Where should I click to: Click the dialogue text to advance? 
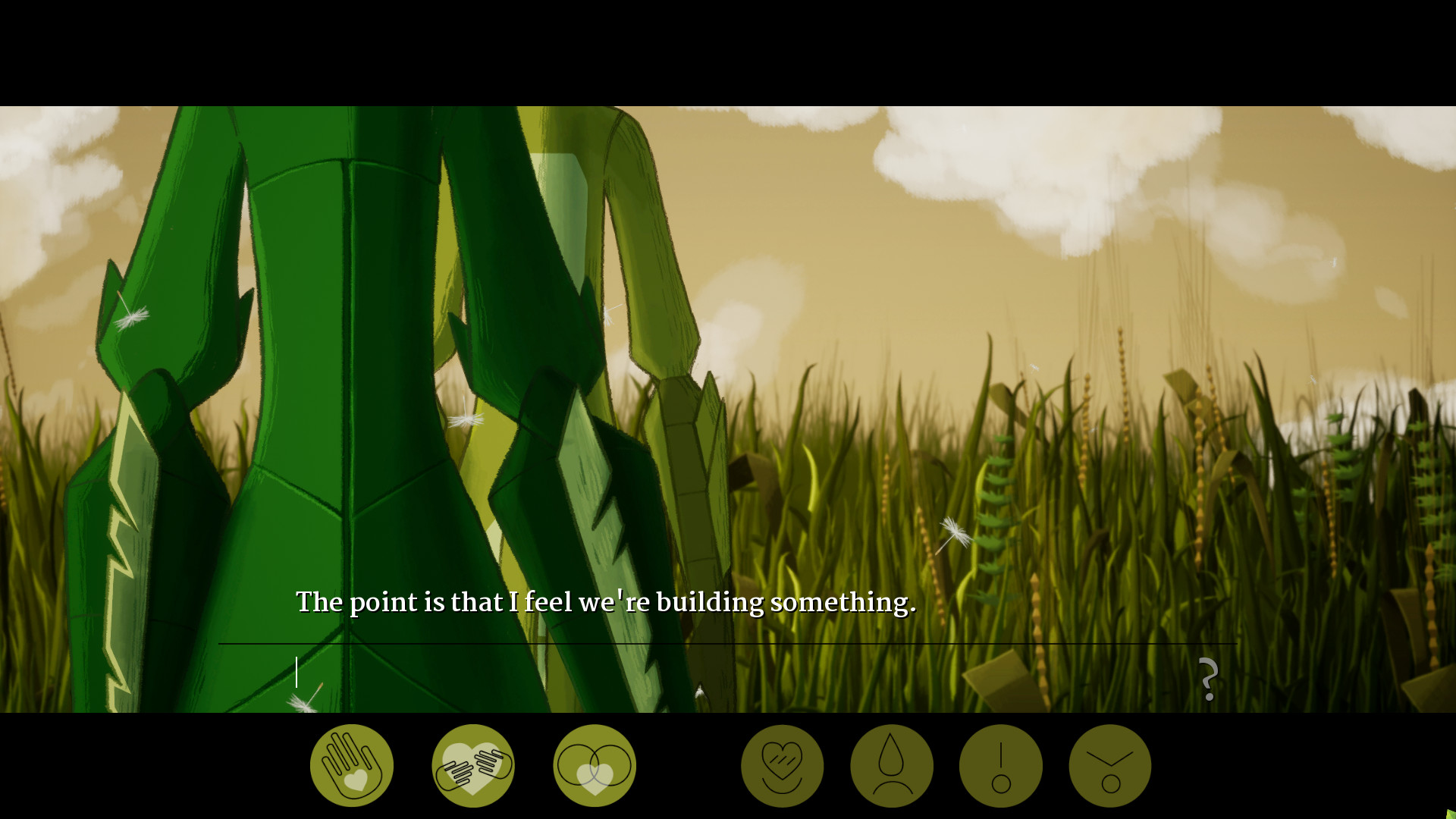pos(606,601)
